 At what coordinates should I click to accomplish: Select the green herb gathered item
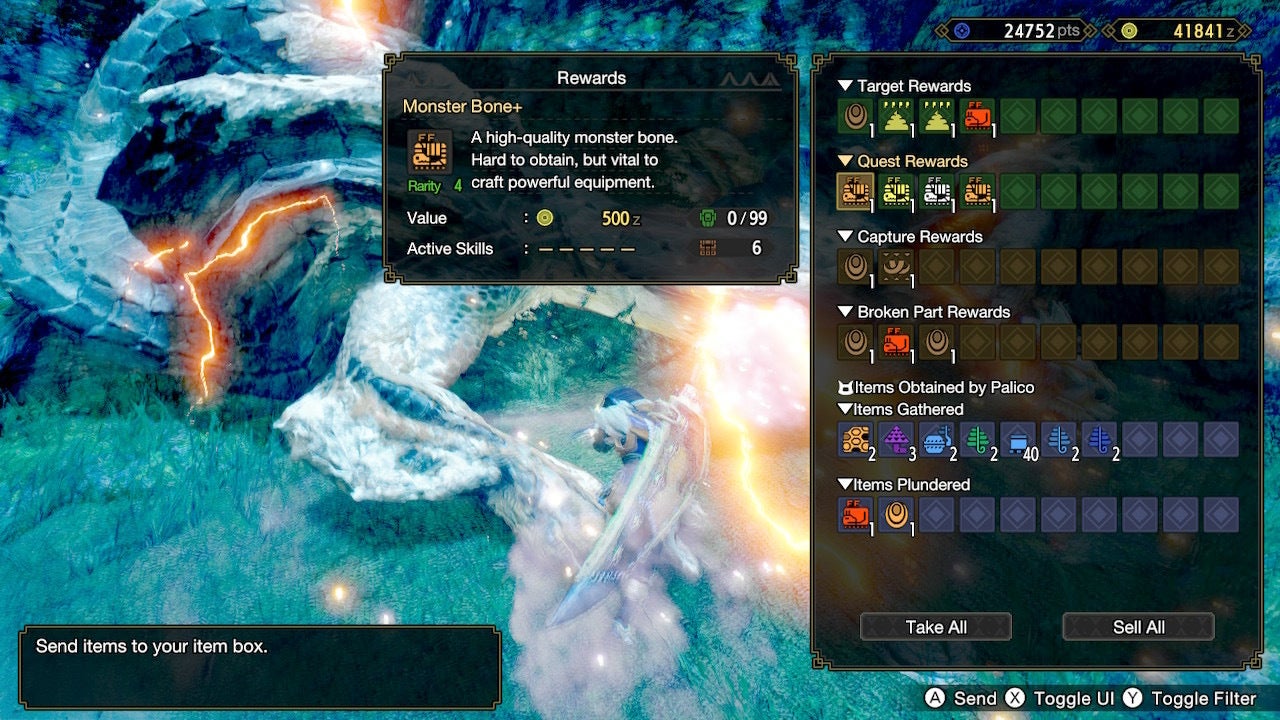(x=978, y=439)
